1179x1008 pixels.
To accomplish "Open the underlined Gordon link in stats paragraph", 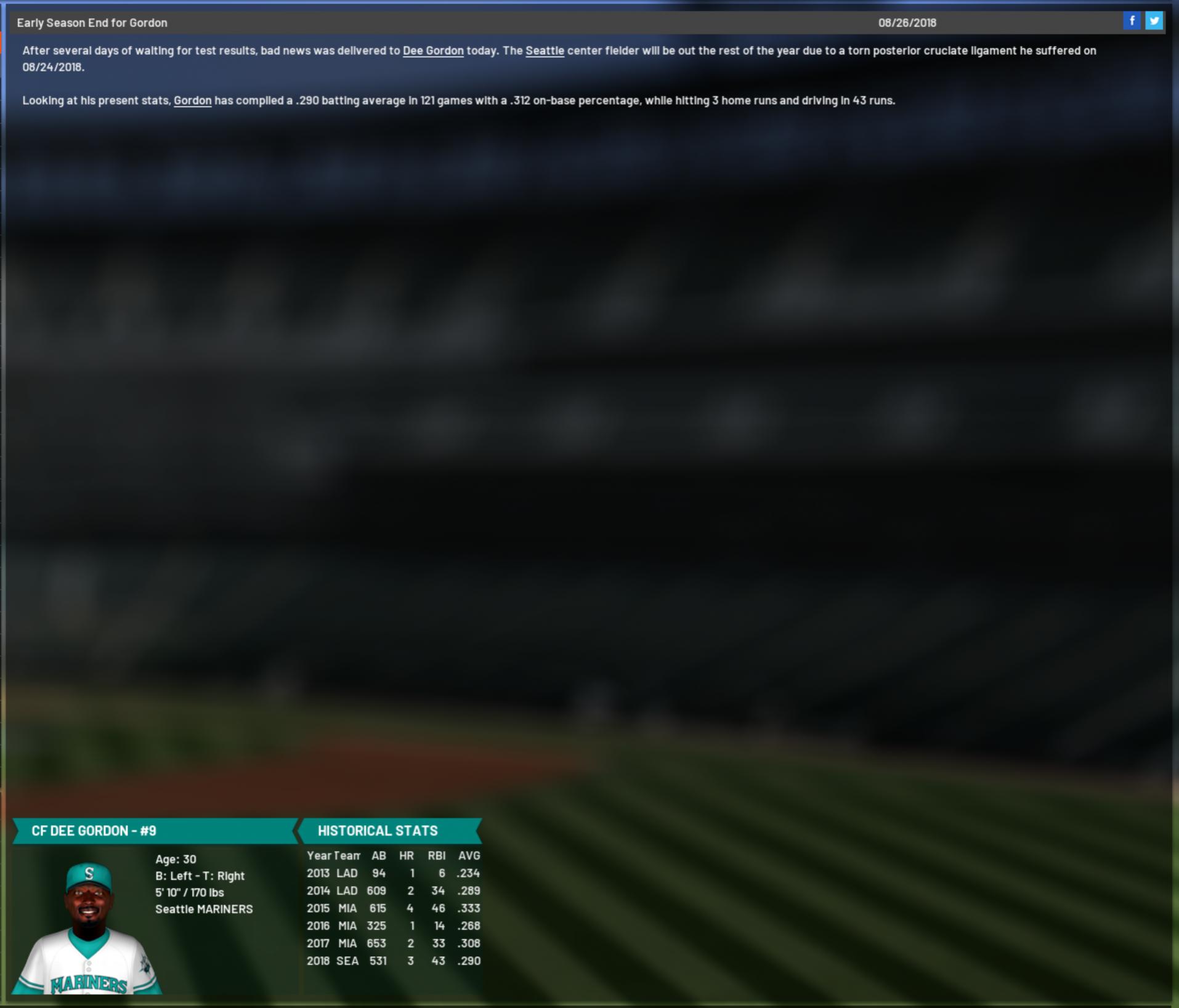I will click(x=192, y=101).
